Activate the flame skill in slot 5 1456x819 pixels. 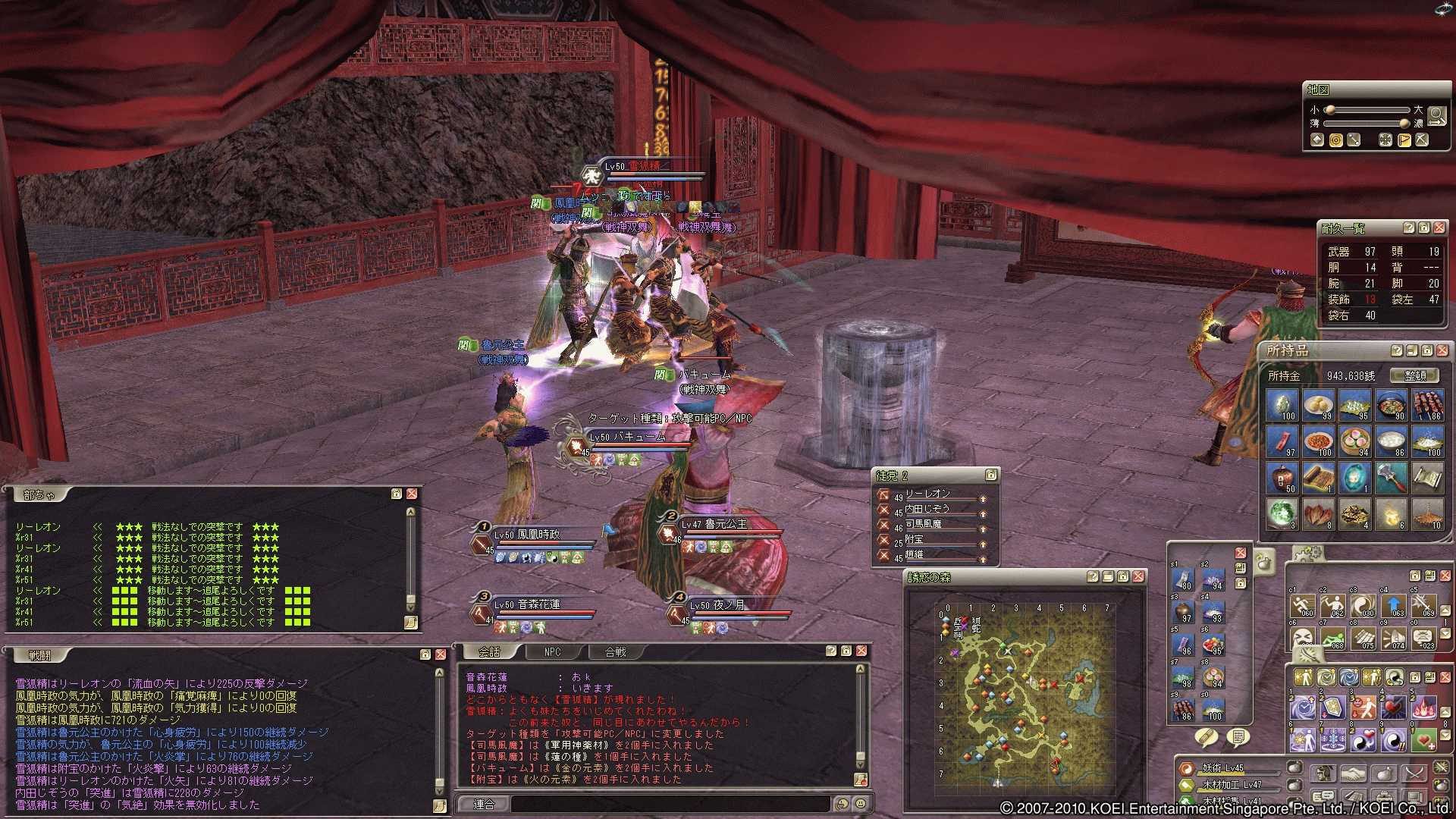1423,708
